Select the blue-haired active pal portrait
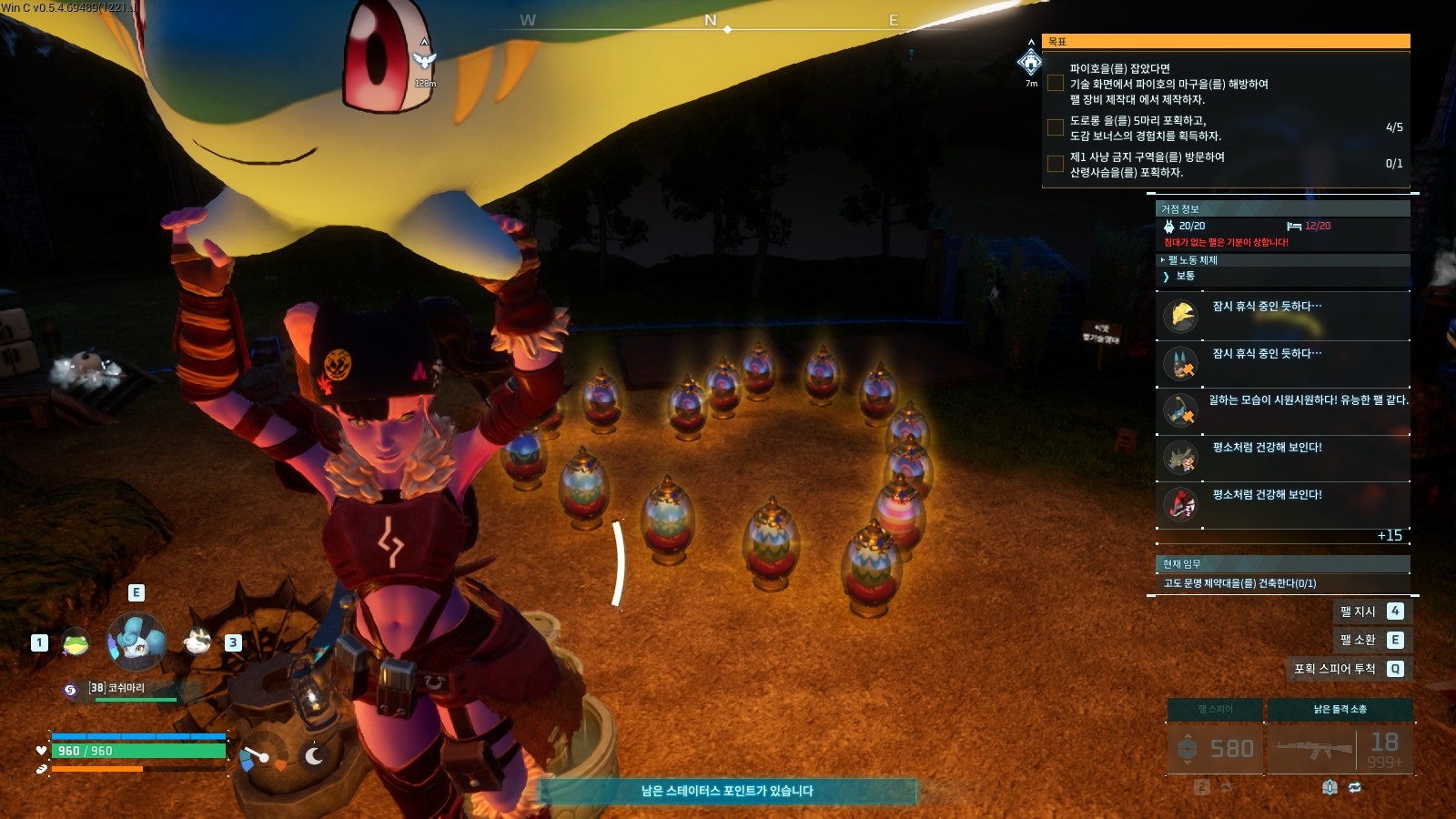 136,642
